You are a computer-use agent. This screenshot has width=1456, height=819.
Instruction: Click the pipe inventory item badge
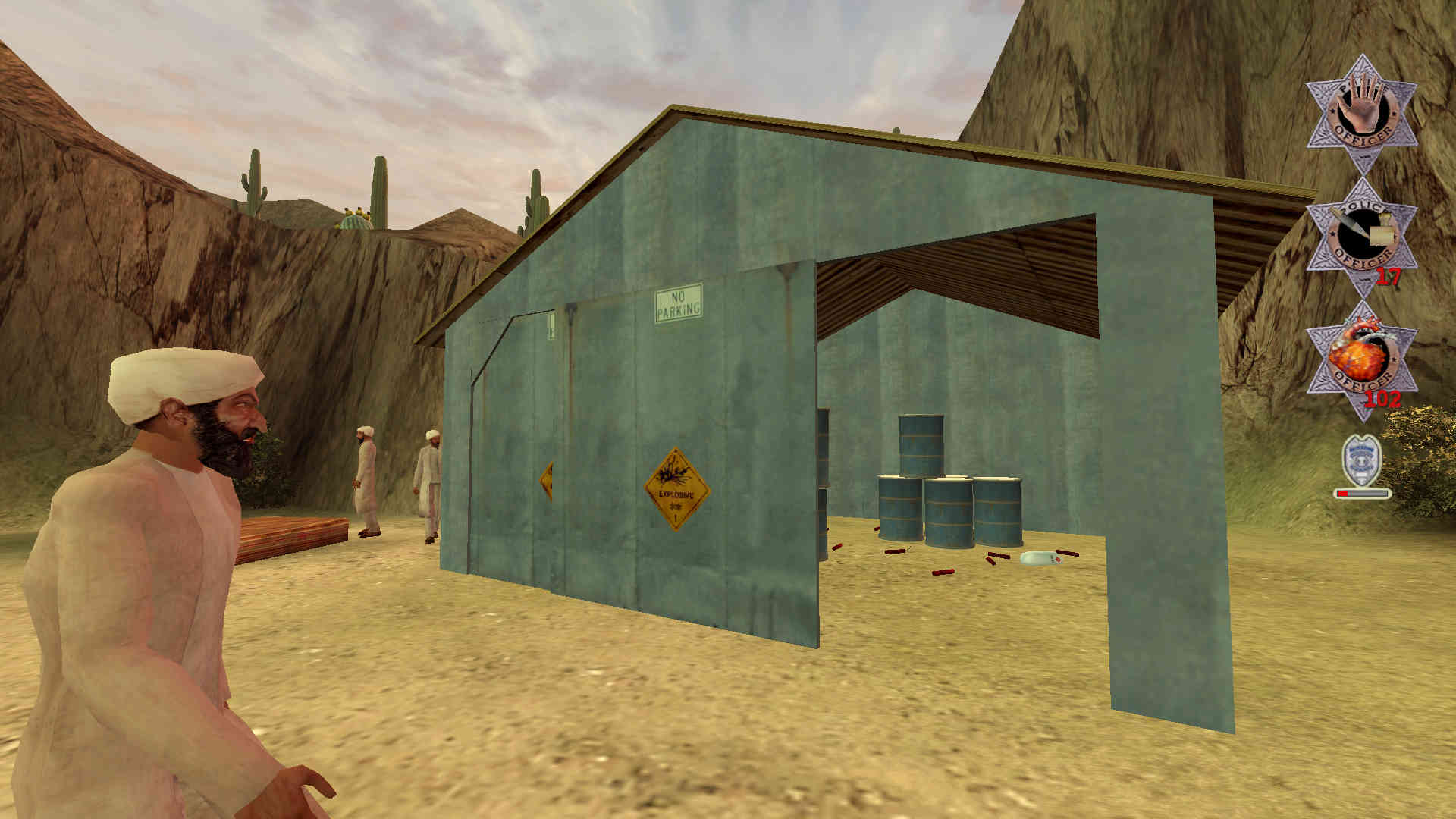tap(1361, 237)
